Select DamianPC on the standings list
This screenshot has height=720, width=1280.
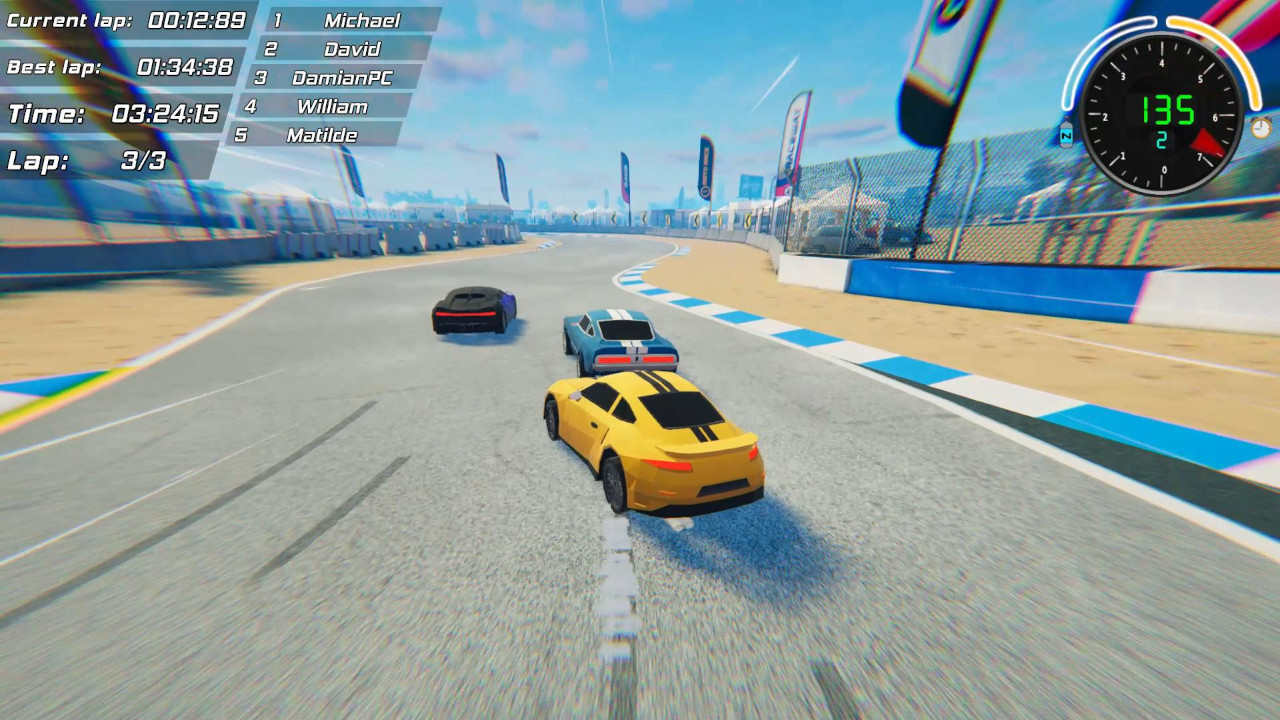point(340,77)
